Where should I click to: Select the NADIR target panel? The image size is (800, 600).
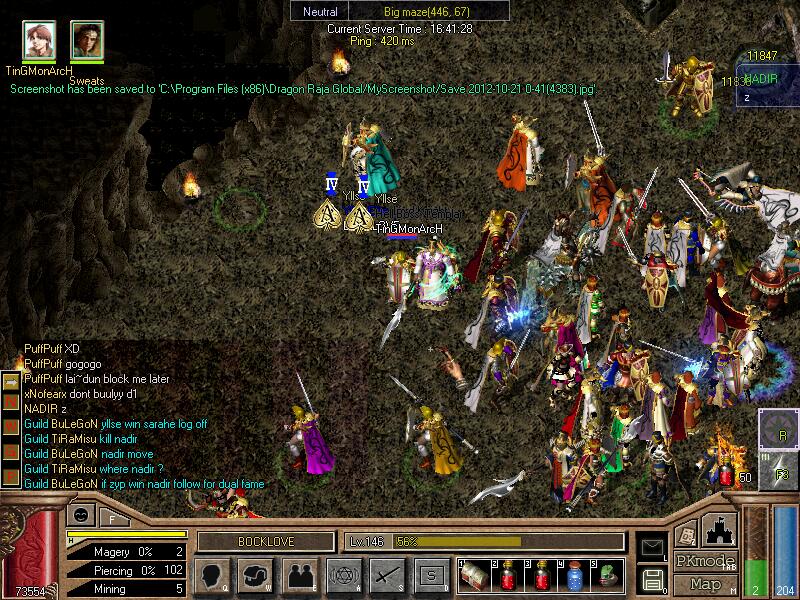(x=768, y=87)
